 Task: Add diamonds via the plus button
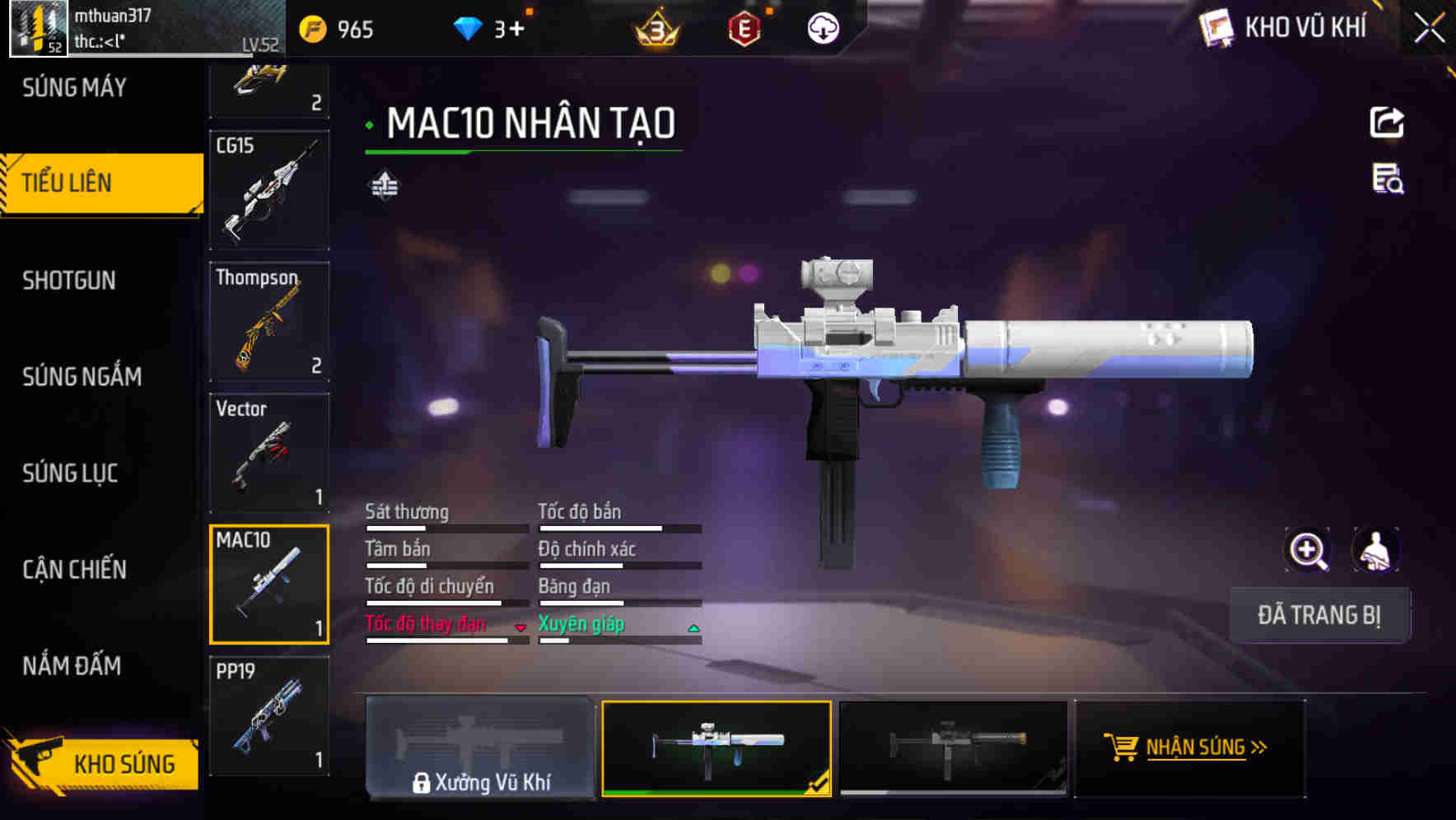(516, 30)
